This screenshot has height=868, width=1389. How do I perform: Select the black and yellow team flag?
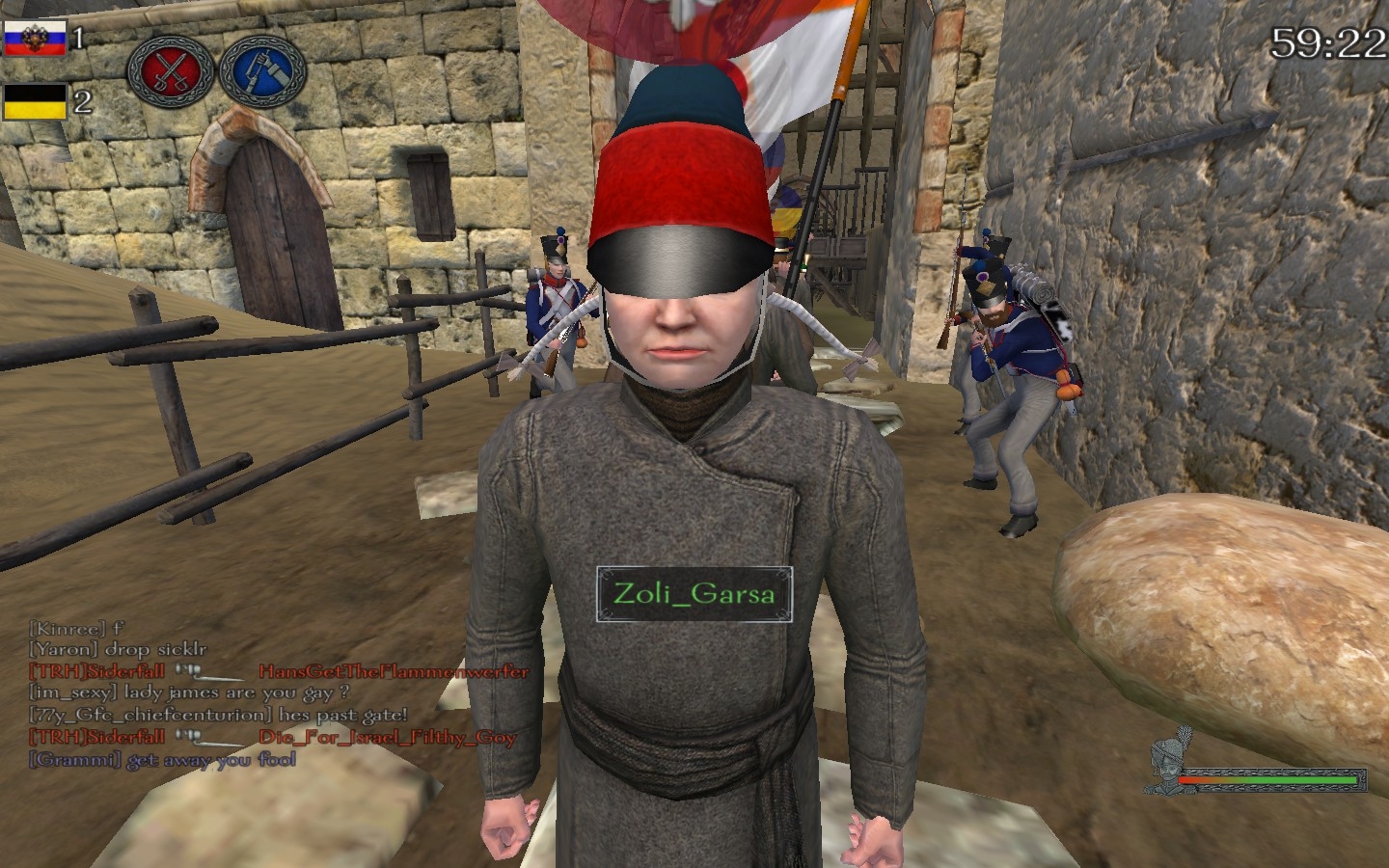[x=35, y=102]
